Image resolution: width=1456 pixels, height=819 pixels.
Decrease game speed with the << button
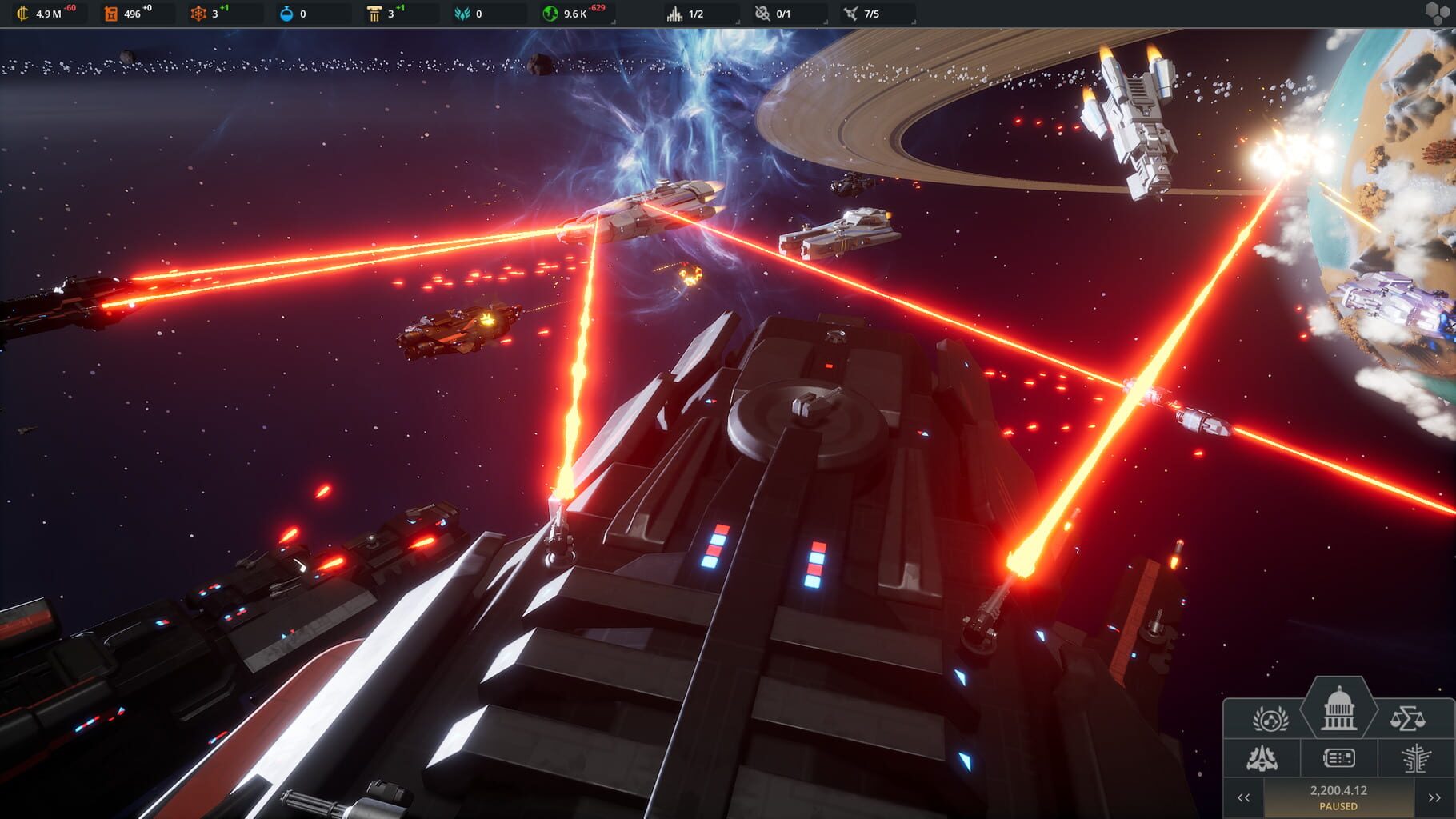click(1244, 797)
